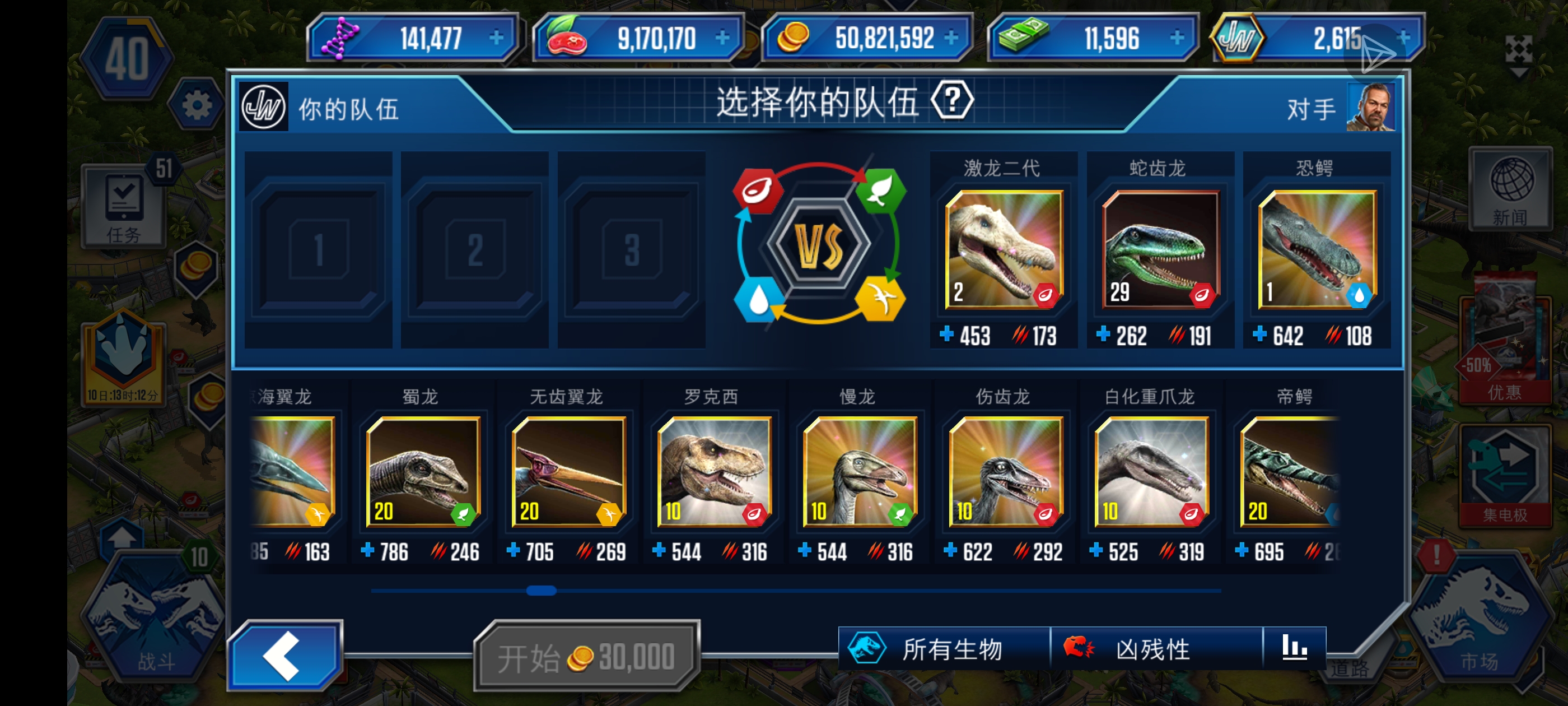Image resolution: width=1568 pixels, height=706 pixels.
Task: Pick the 罗克西 creature card
Action: (714, 471)
